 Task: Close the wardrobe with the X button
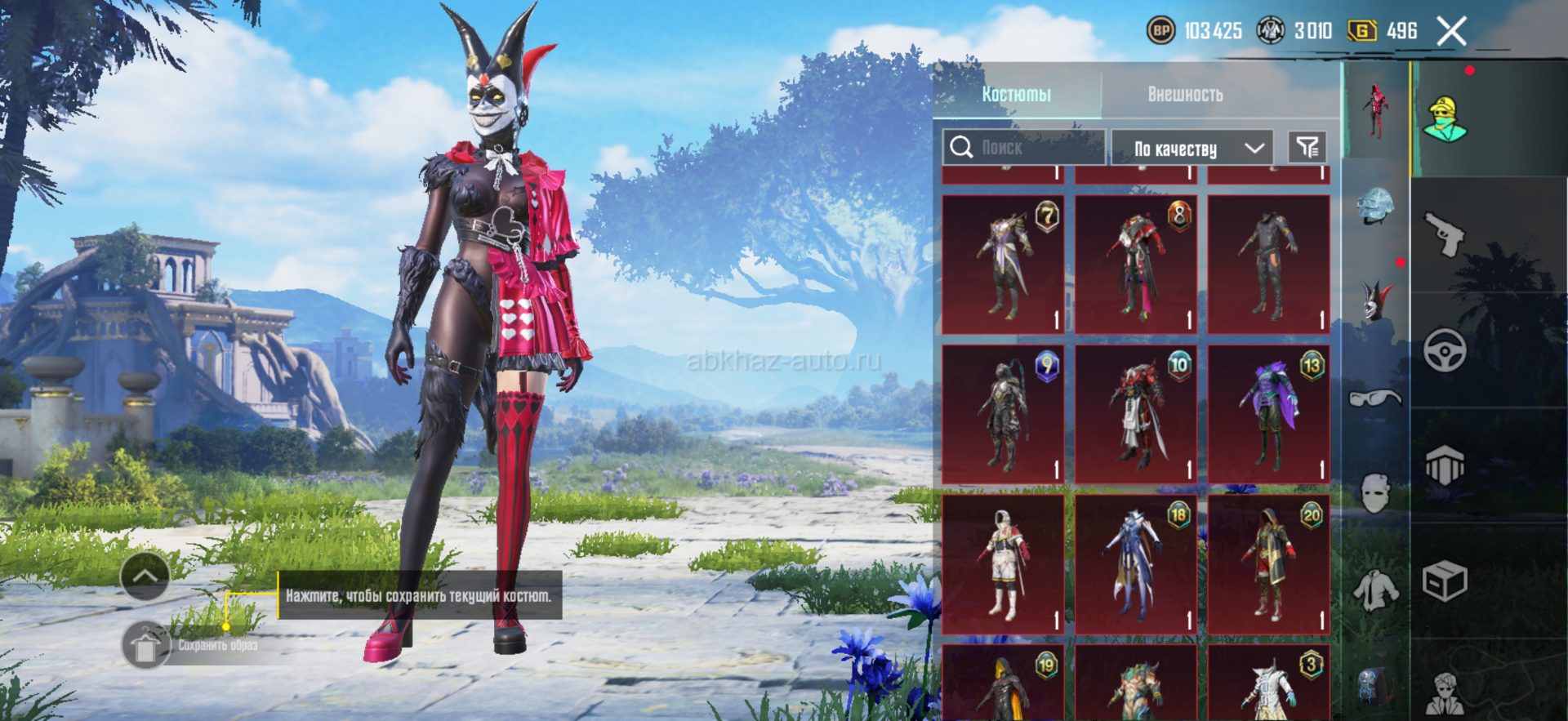pyautogui.click(x=1451, y=32)
